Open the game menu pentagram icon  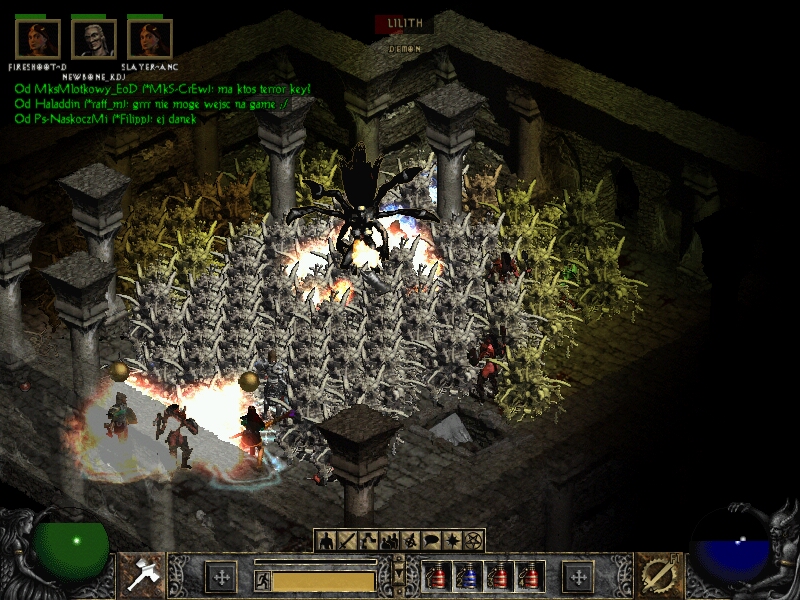coord(473,541)
